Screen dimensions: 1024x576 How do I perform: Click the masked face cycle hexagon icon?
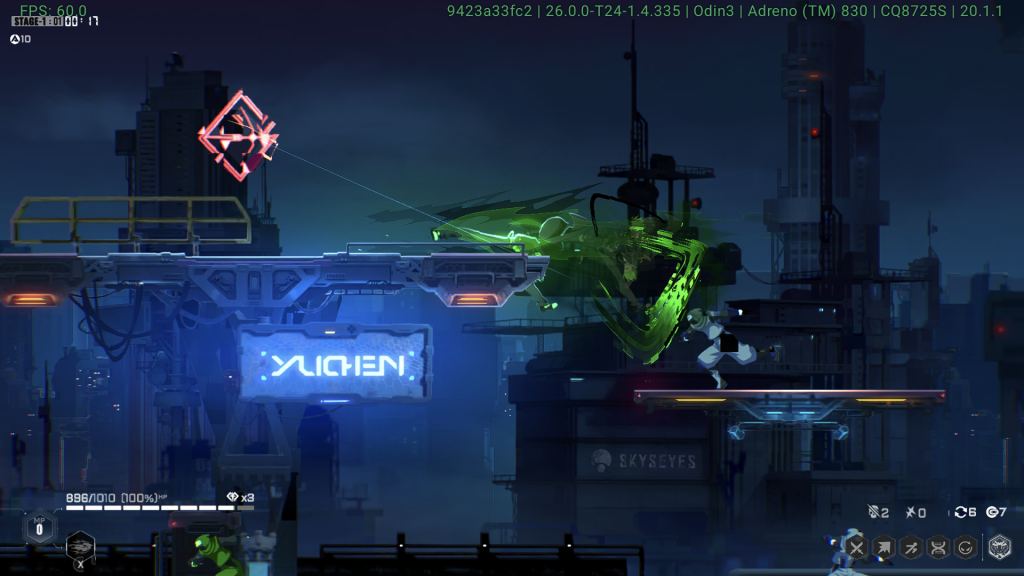click(965, 547)
